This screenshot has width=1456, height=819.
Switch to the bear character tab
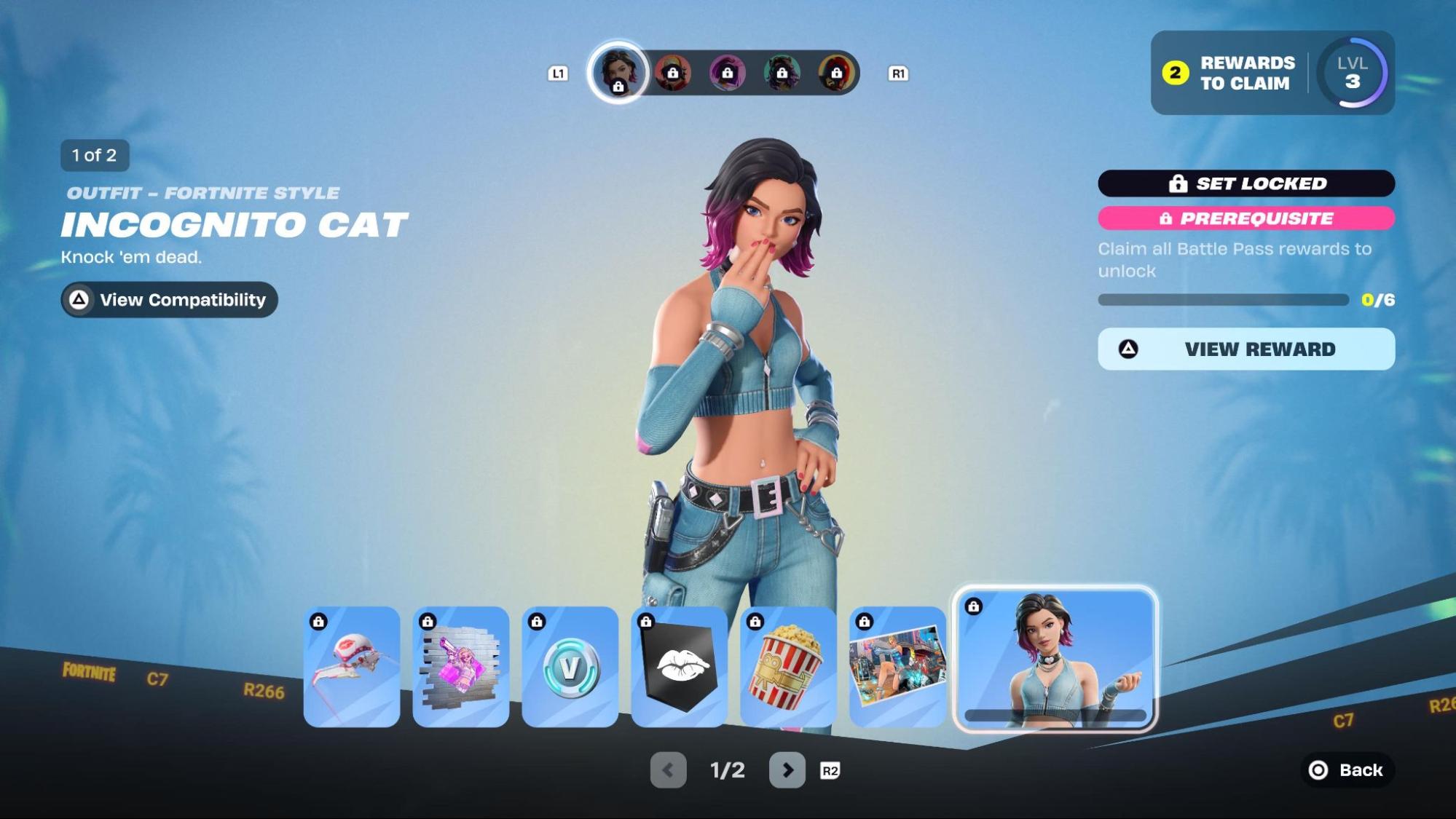(x=782, y=73)
